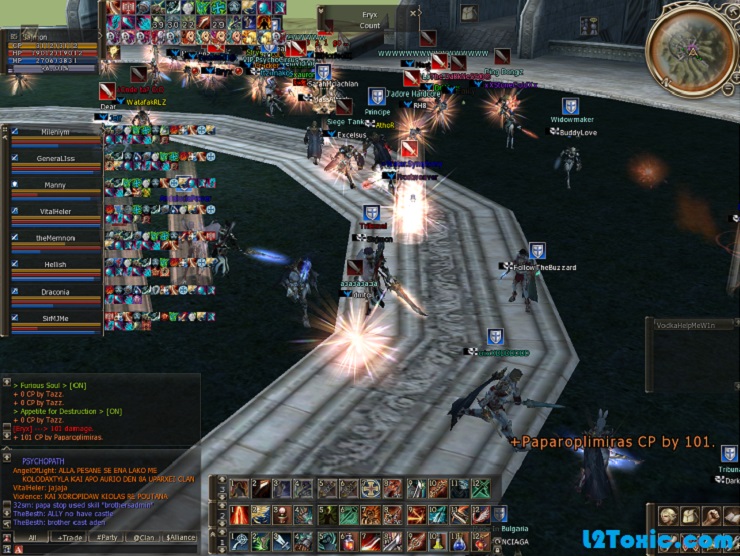Choose party member VitalHeler
740x556 pixels.
55,211
